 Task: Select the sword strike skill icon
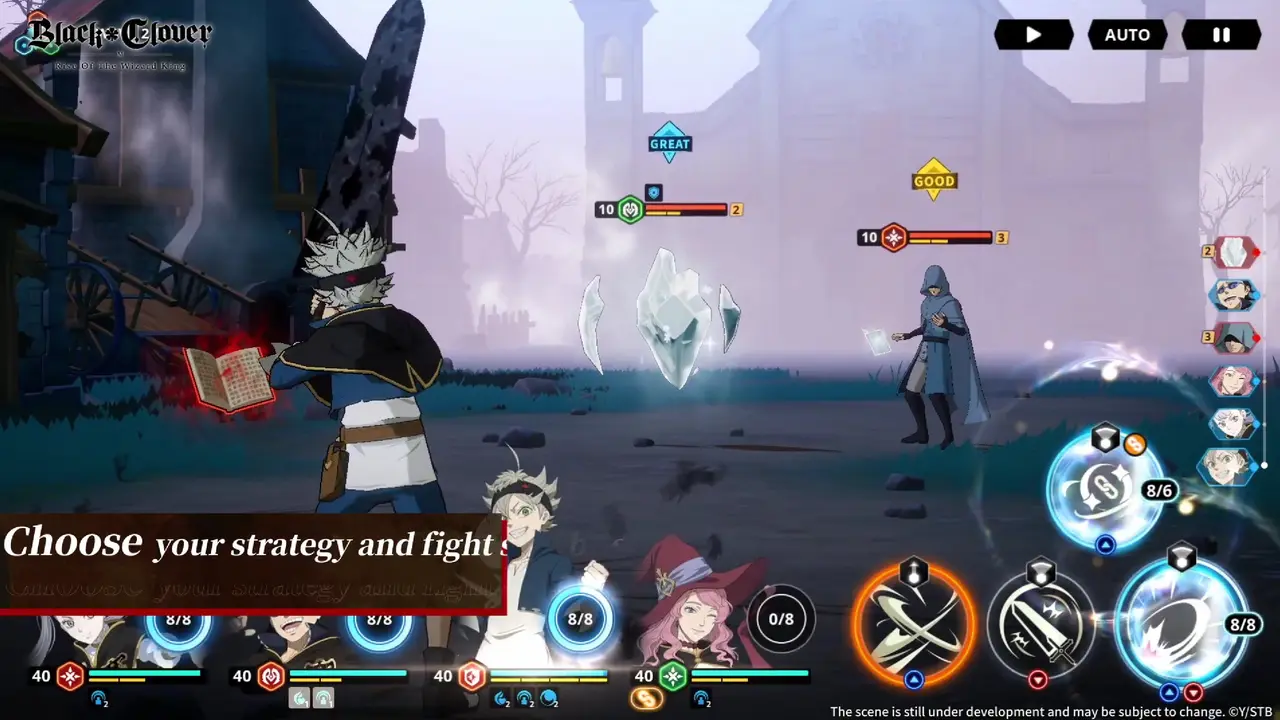point(1040,624)
